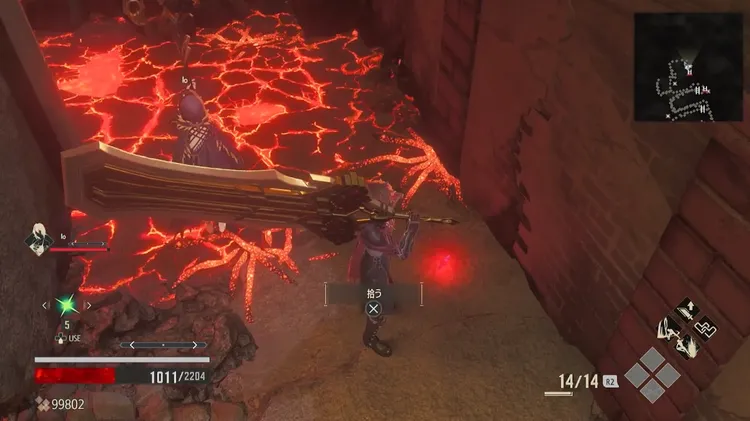Activate the slashing figure gift icon
This screenshot has width=750, height=421.
click(x=688, y=345)
